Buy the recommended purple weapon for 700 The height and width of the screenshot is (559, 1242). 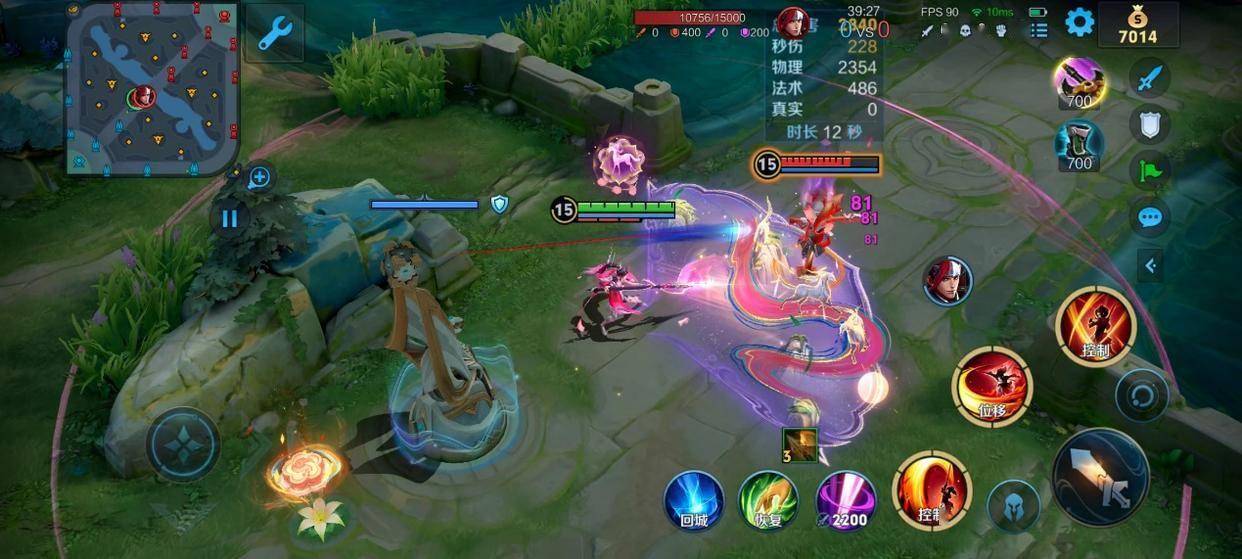(x=1079, y=81)
